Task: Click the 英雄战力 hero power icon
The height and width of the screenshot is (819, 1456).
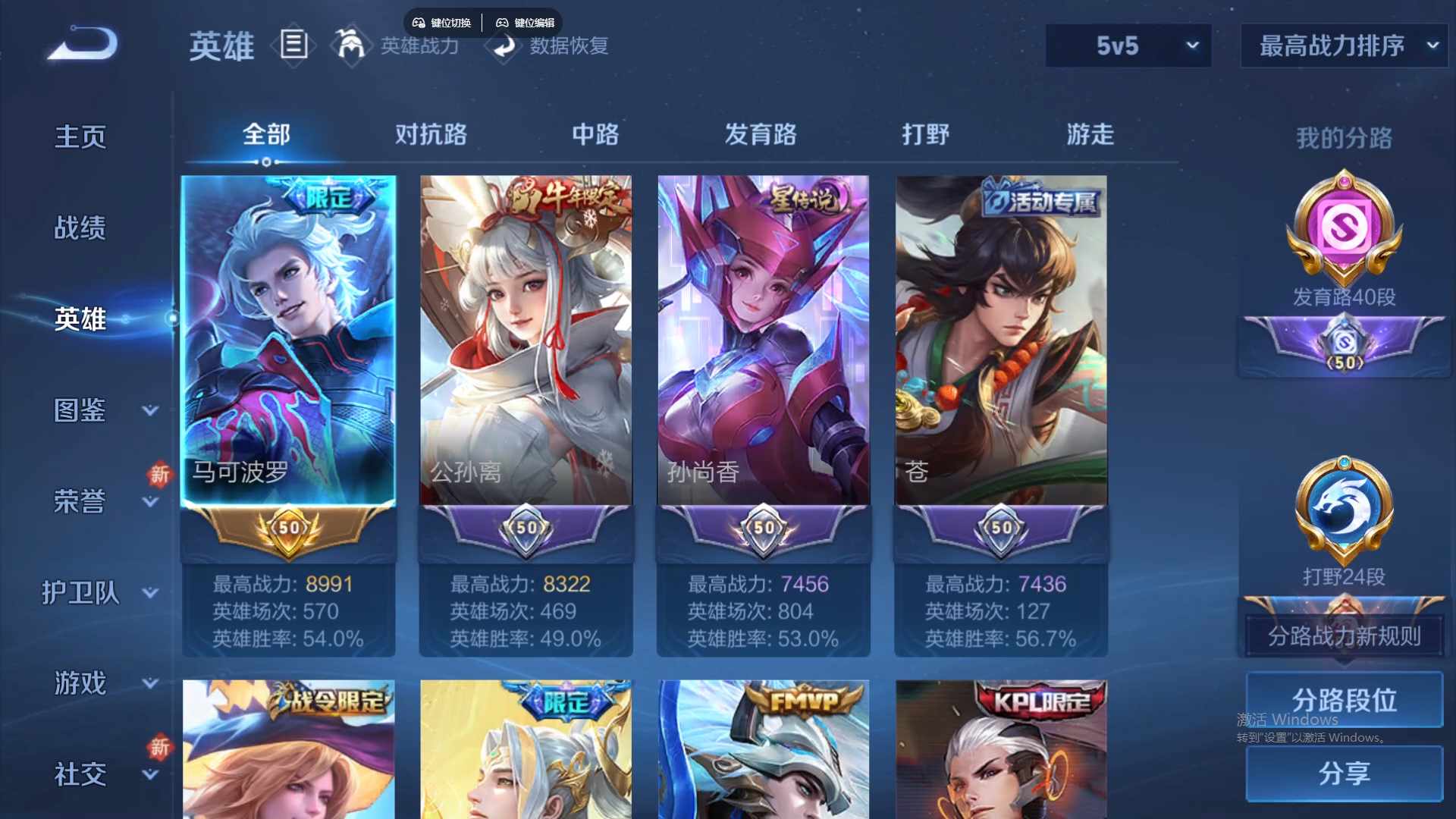Action: [351, 45]
